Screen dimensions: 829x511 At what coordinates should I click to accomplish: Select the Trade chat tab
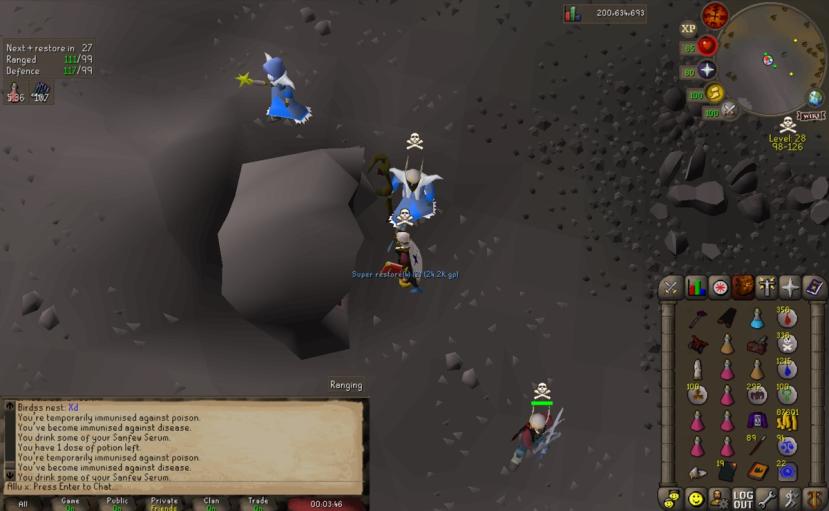258,504
